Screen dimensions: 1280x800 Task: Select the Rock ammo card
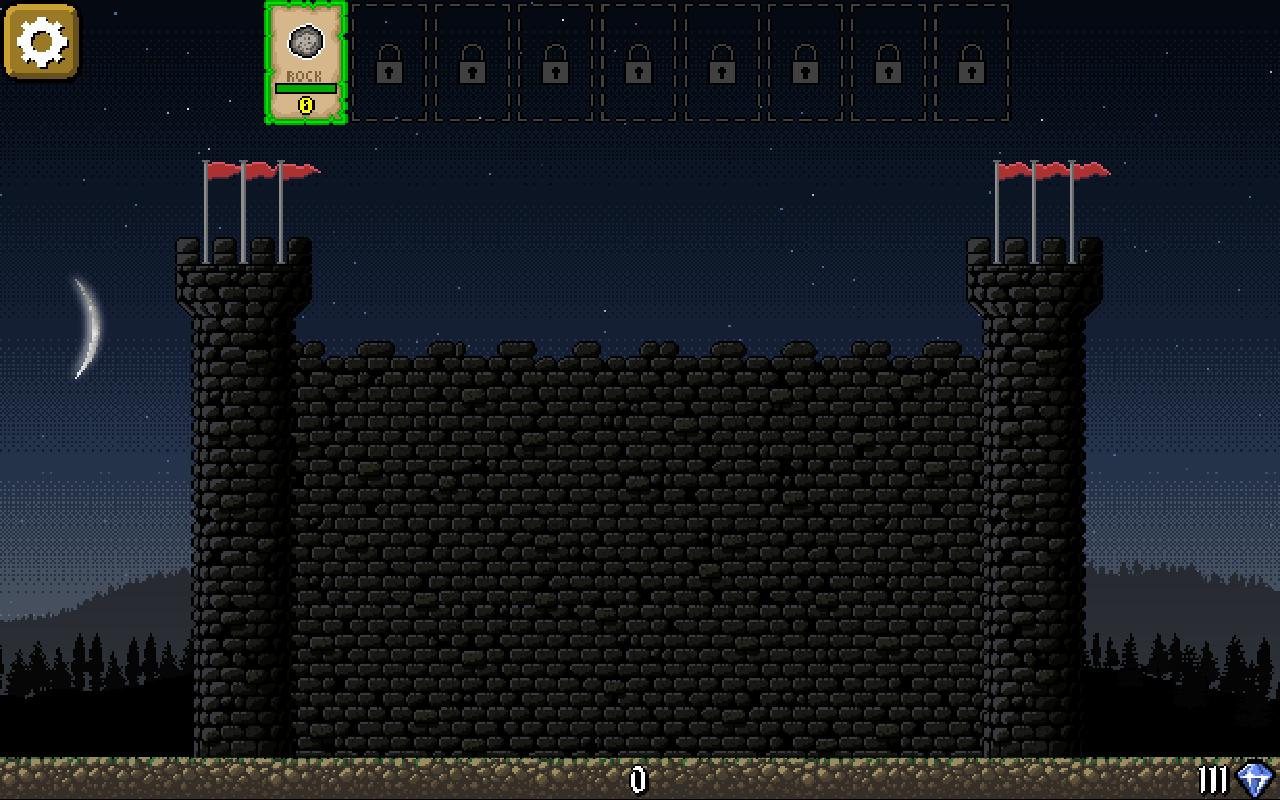(x=305, y=62)
